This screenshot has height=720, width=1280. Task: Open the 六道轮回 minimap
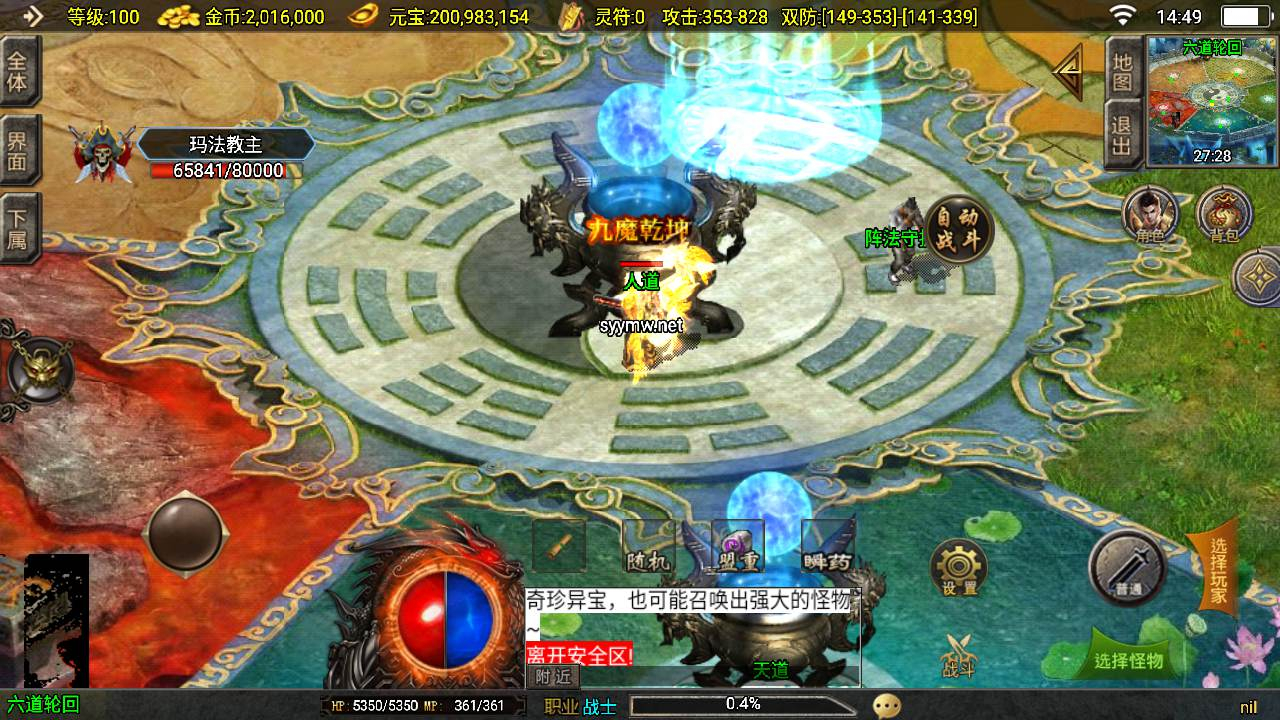click(1212, 100)
